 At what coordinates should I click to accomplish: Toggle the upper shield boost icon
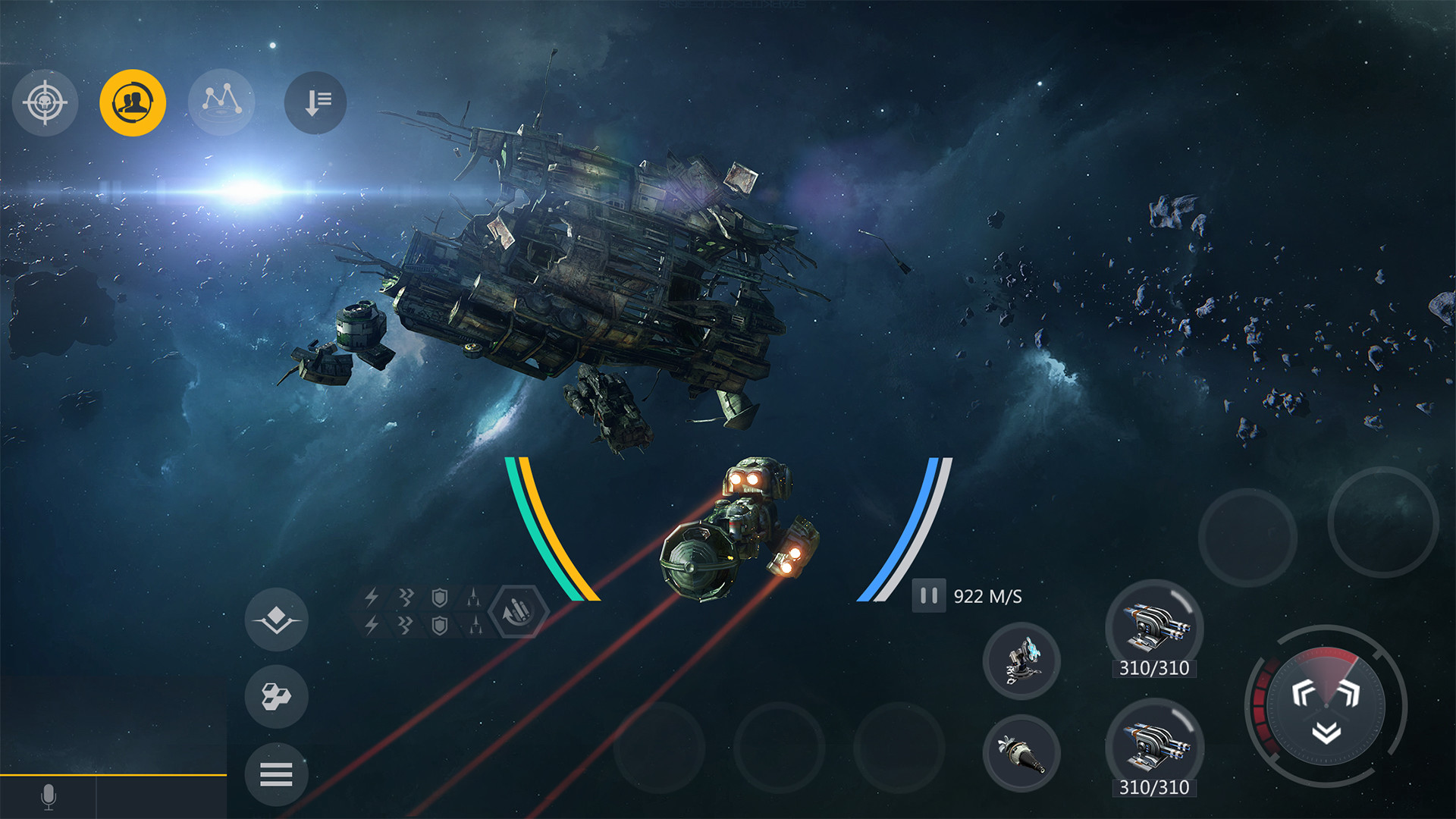tap(438, 599)
